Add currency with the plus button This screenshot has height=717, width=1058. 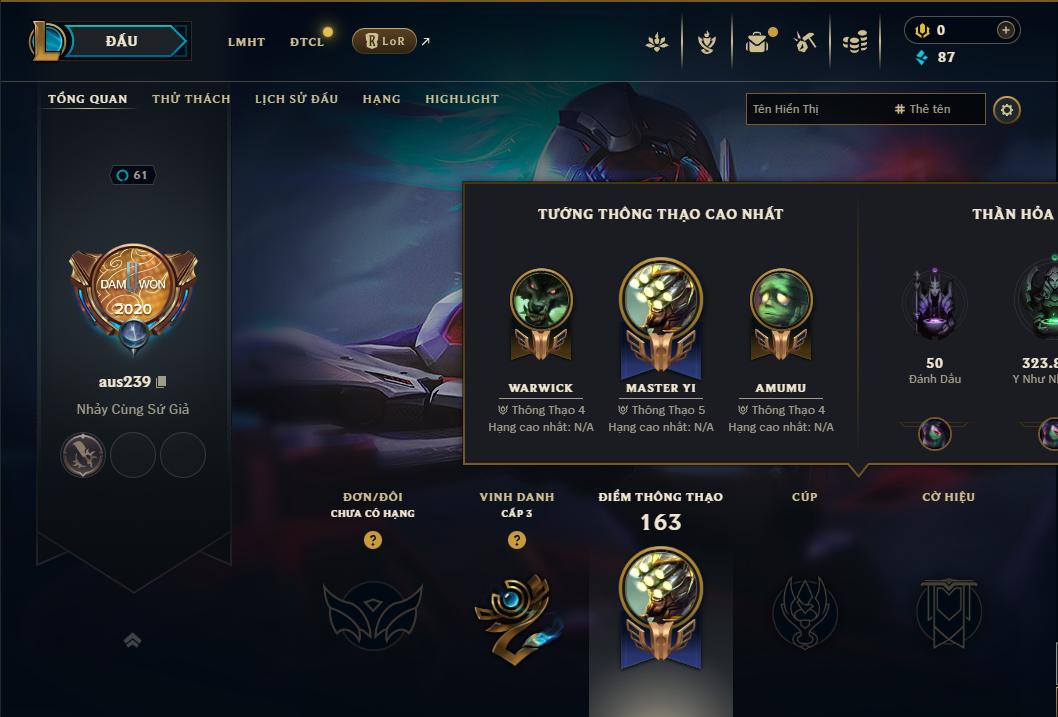click(1005, 31)
